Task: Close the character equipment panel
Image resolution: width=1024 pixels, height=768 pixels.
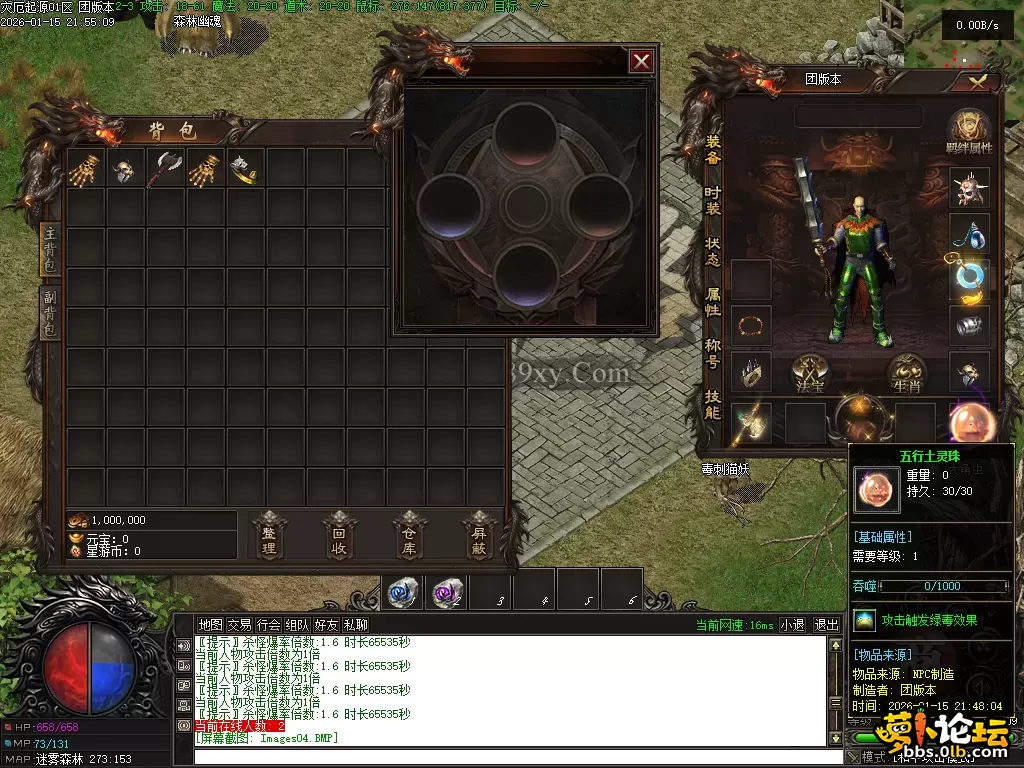Action: tap(977, 81)
